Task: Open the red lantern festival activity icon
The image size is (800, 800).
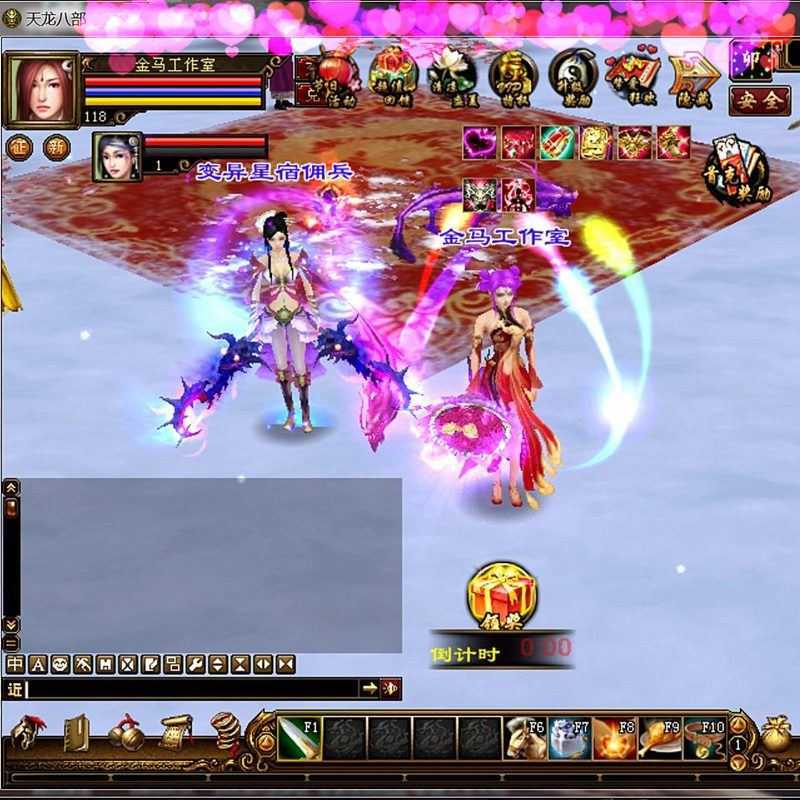Action: pos(335,71)
